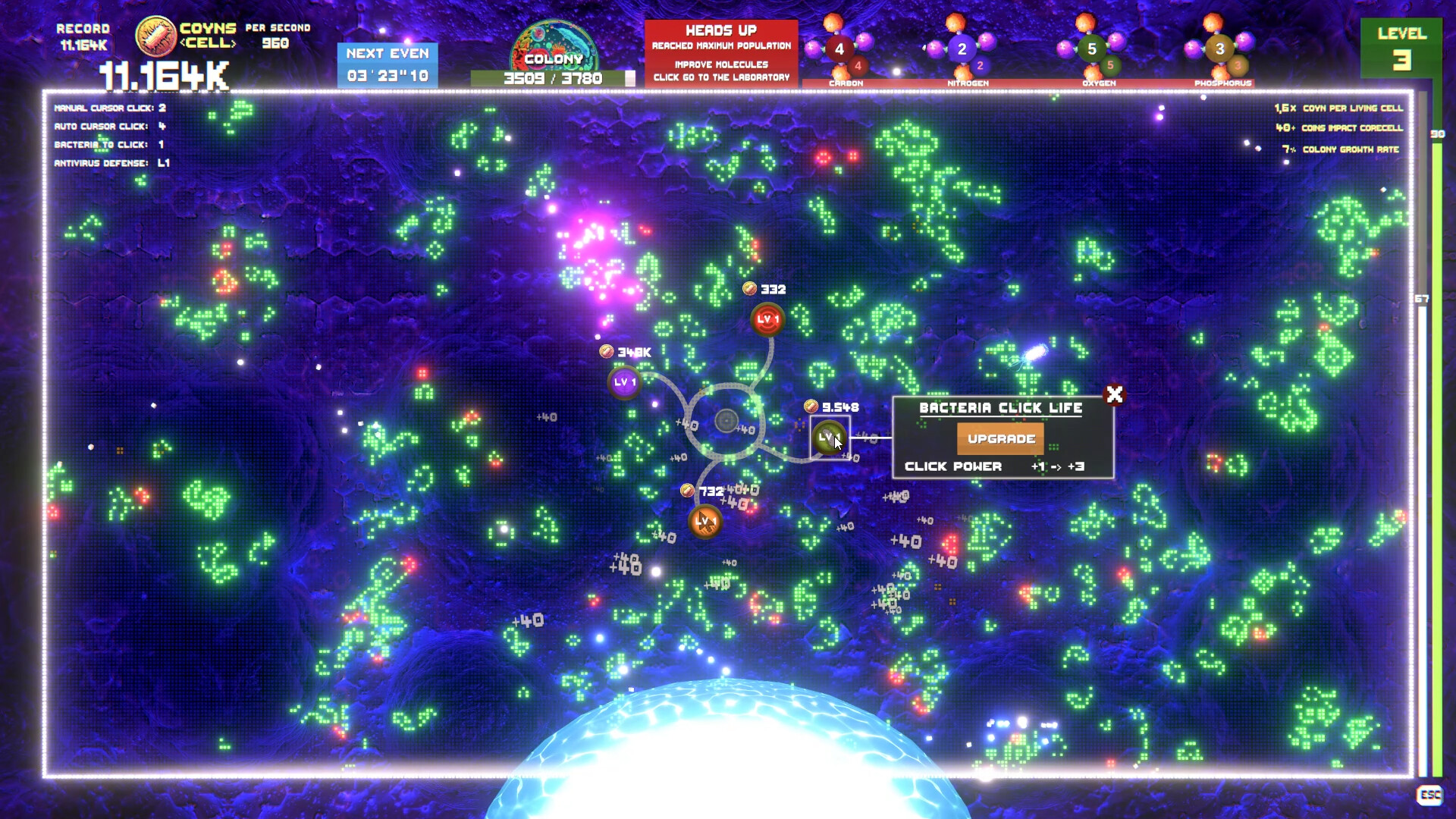Select the Phosphorus molecule icon

click(x=1219, y=47)
